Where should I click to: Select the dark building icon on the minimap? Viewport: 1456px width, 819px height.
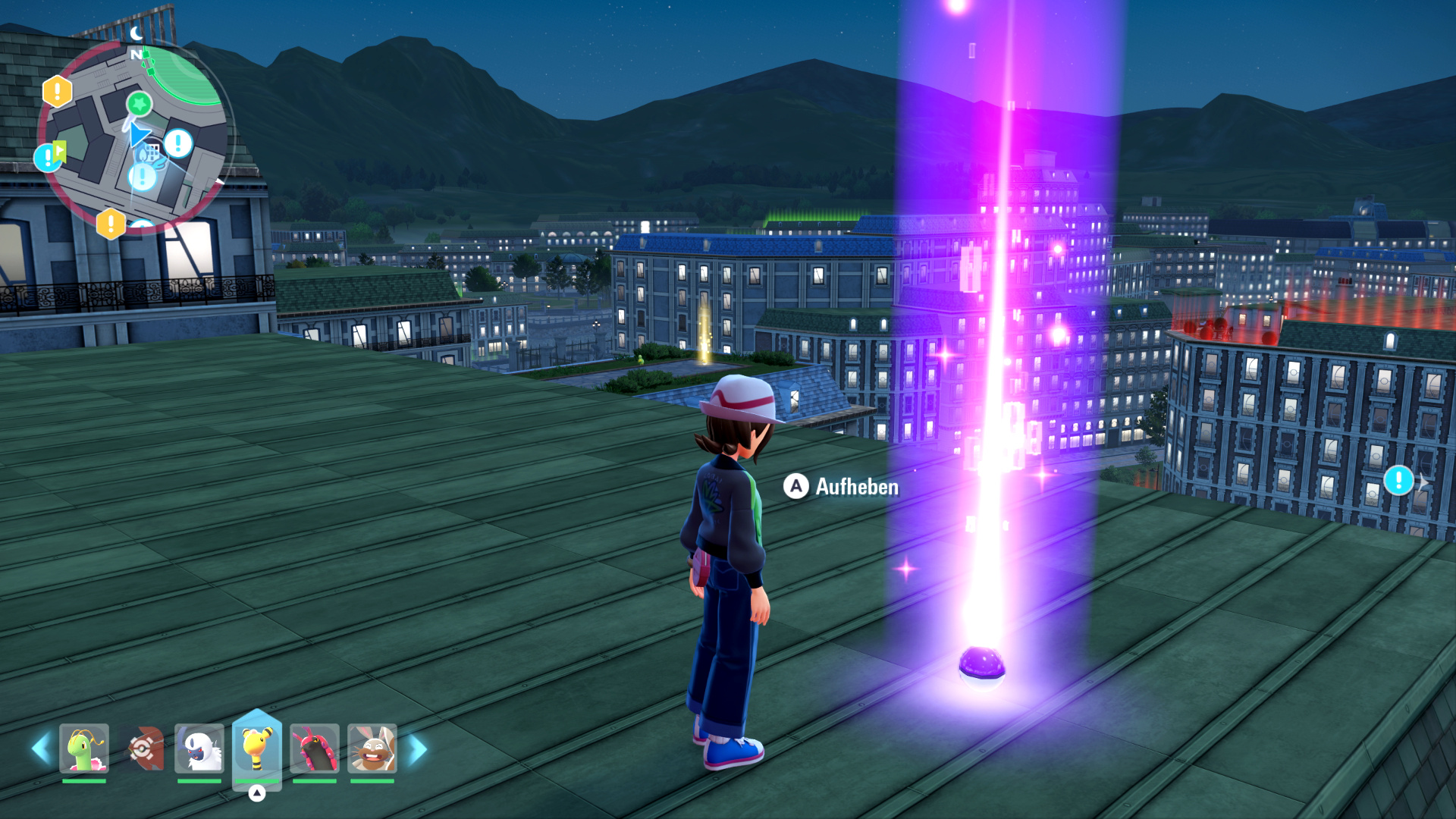tap(152, 151)
